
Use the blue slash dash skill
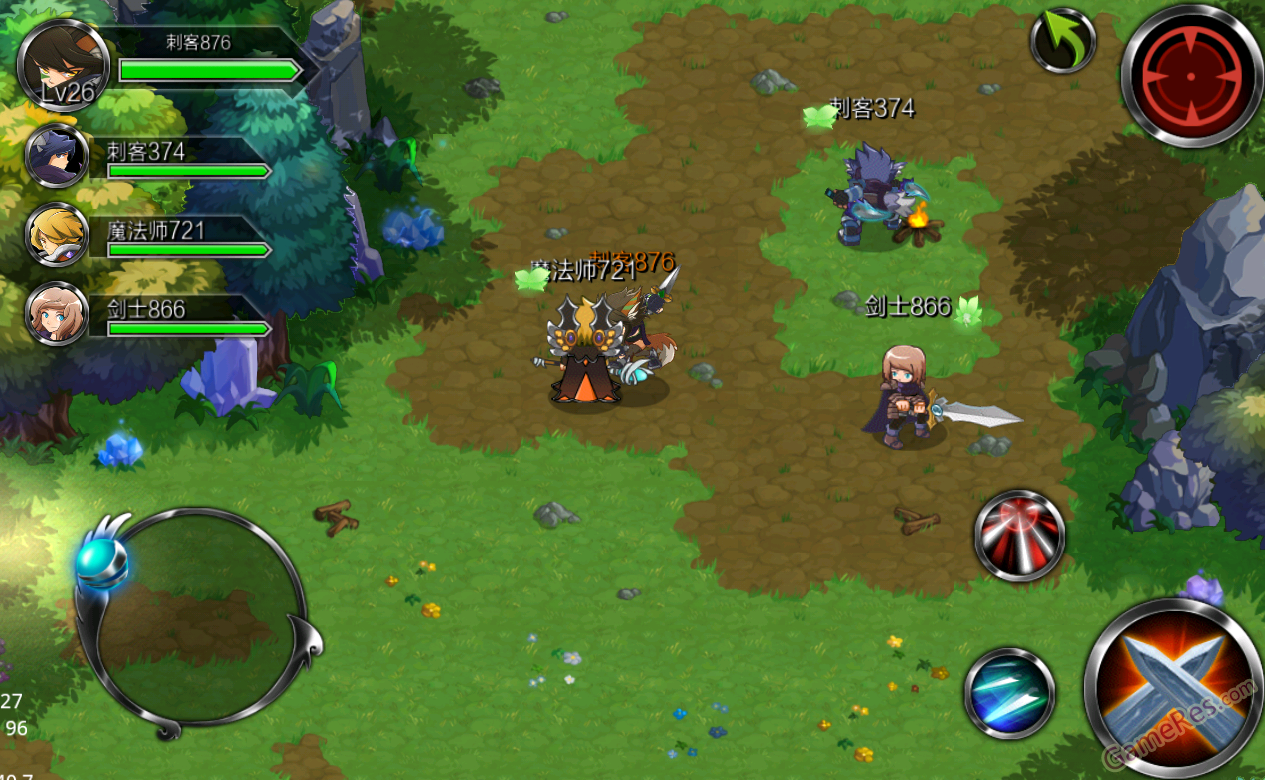click(x=1010, y=694)
